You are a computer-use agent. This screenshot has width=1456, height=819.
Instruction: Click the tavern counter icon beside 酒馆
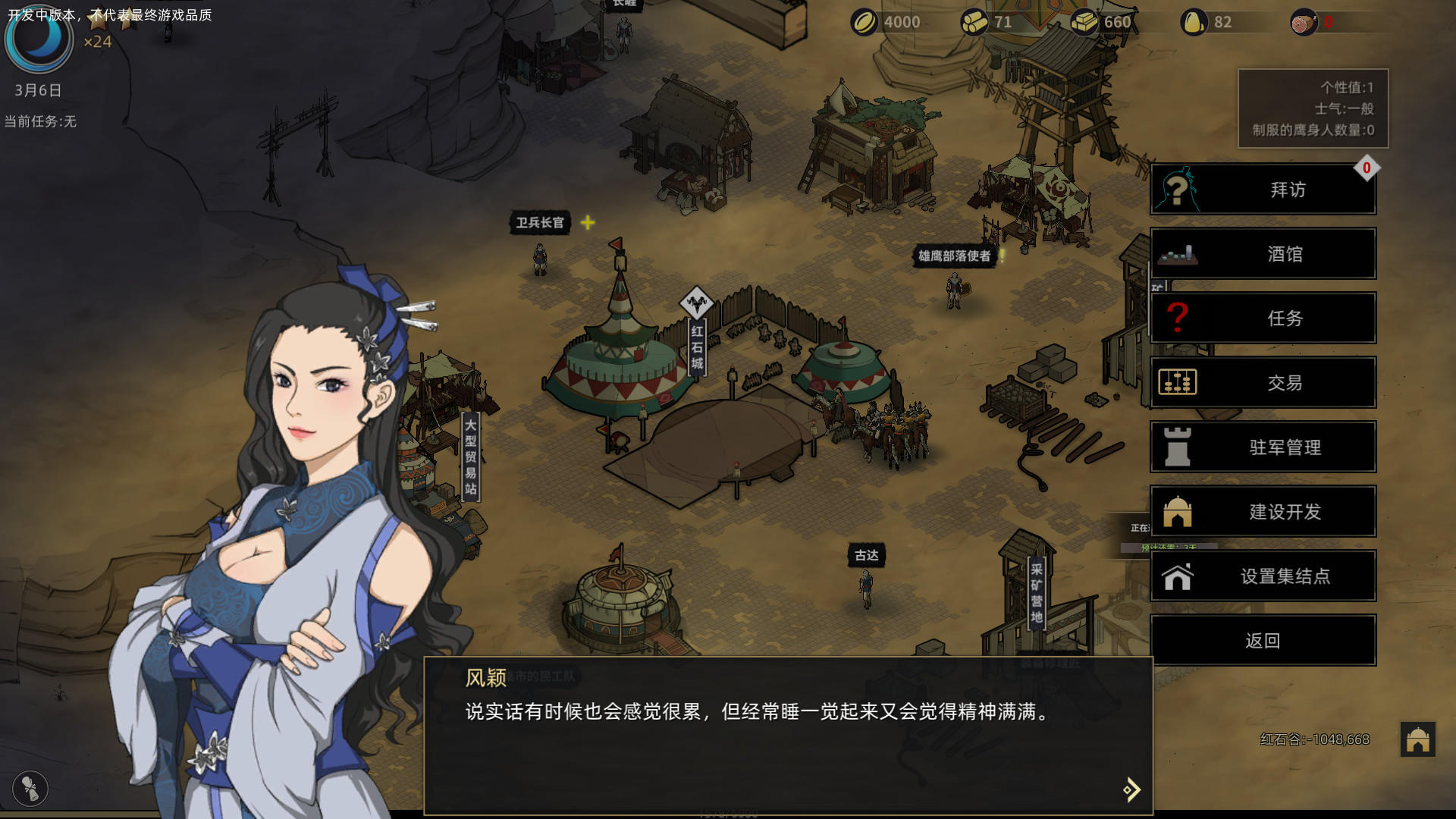1178,254
